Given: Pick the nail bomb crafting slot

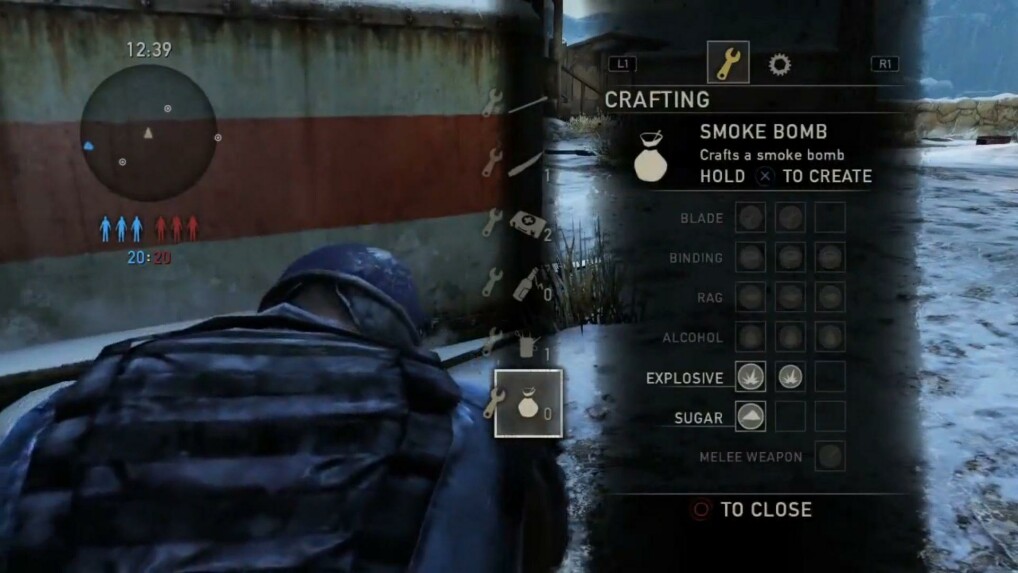Looking at the screenshot, I should [x=526, y=345].
